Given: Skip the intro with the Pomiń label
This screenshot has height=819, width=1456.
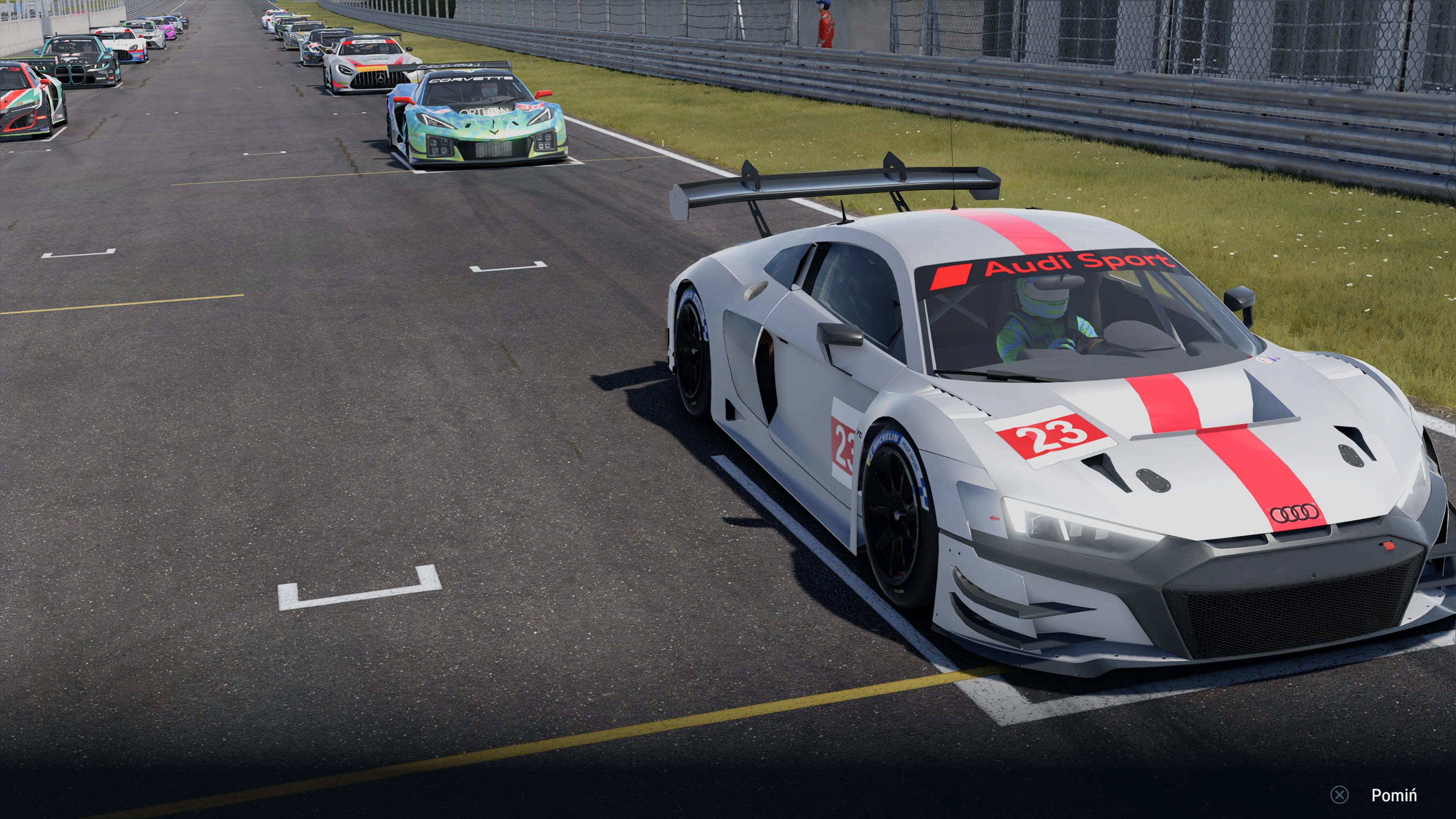Looking at the screenshot, I should click(x=1393, y=795).
